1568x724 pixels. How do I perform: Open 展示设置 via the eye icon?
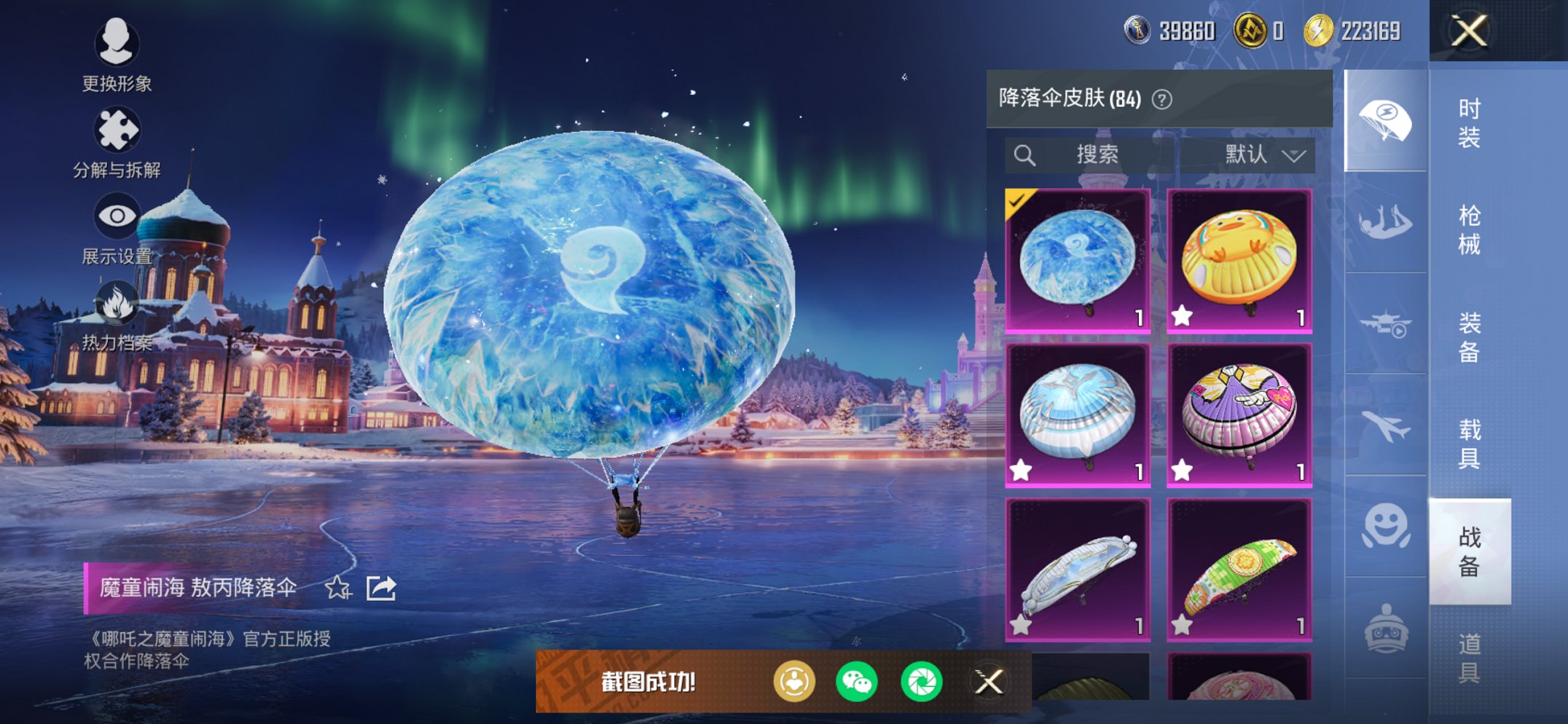117,215
